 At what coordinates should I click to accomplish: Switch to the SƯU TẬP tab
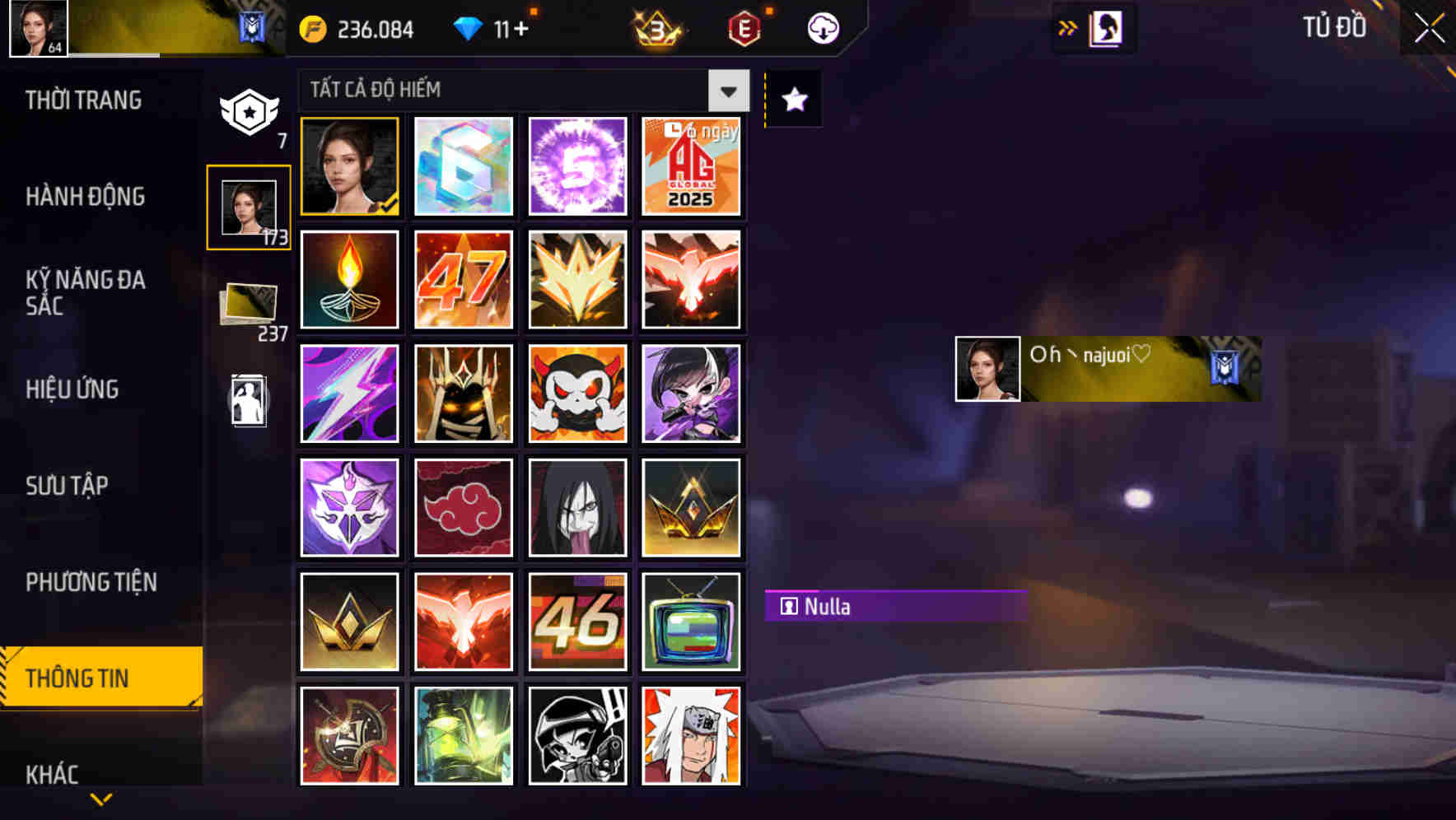point(68,486)
